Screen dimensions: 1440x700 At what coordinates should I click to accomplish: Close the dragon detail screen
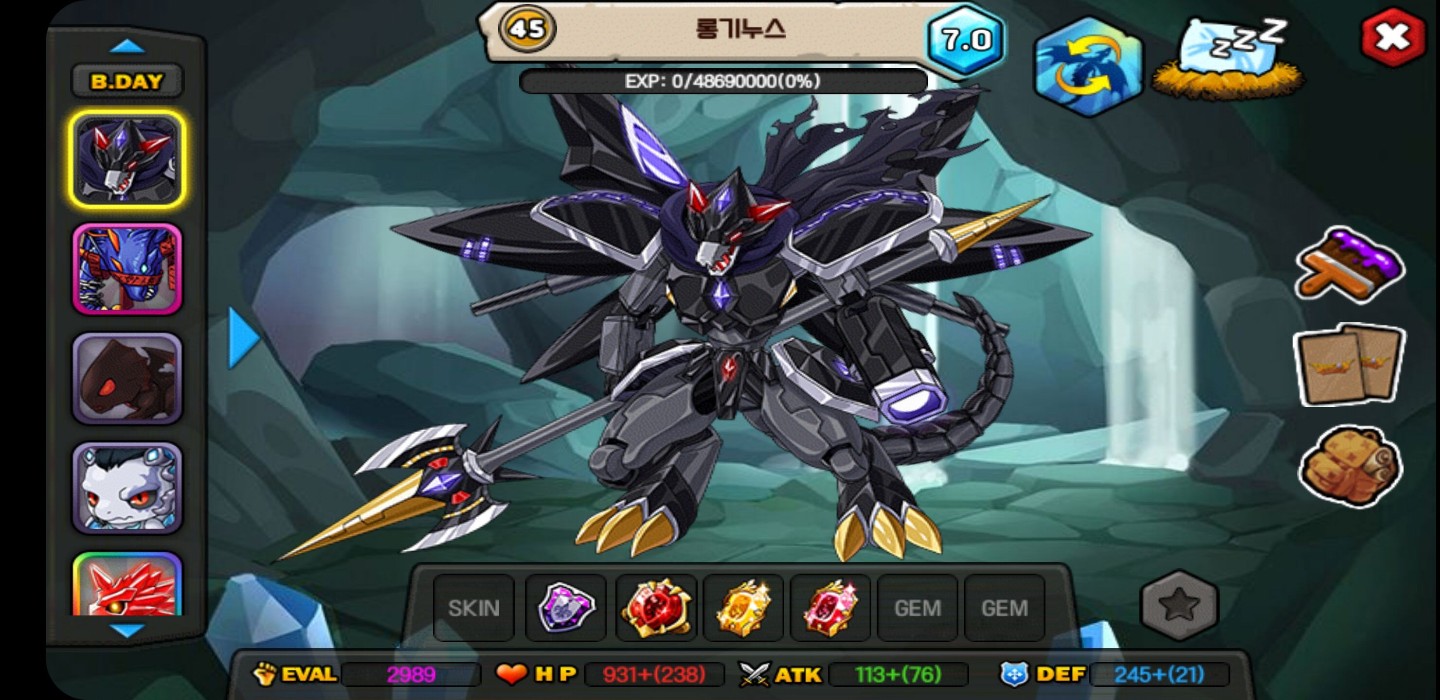1392,38
